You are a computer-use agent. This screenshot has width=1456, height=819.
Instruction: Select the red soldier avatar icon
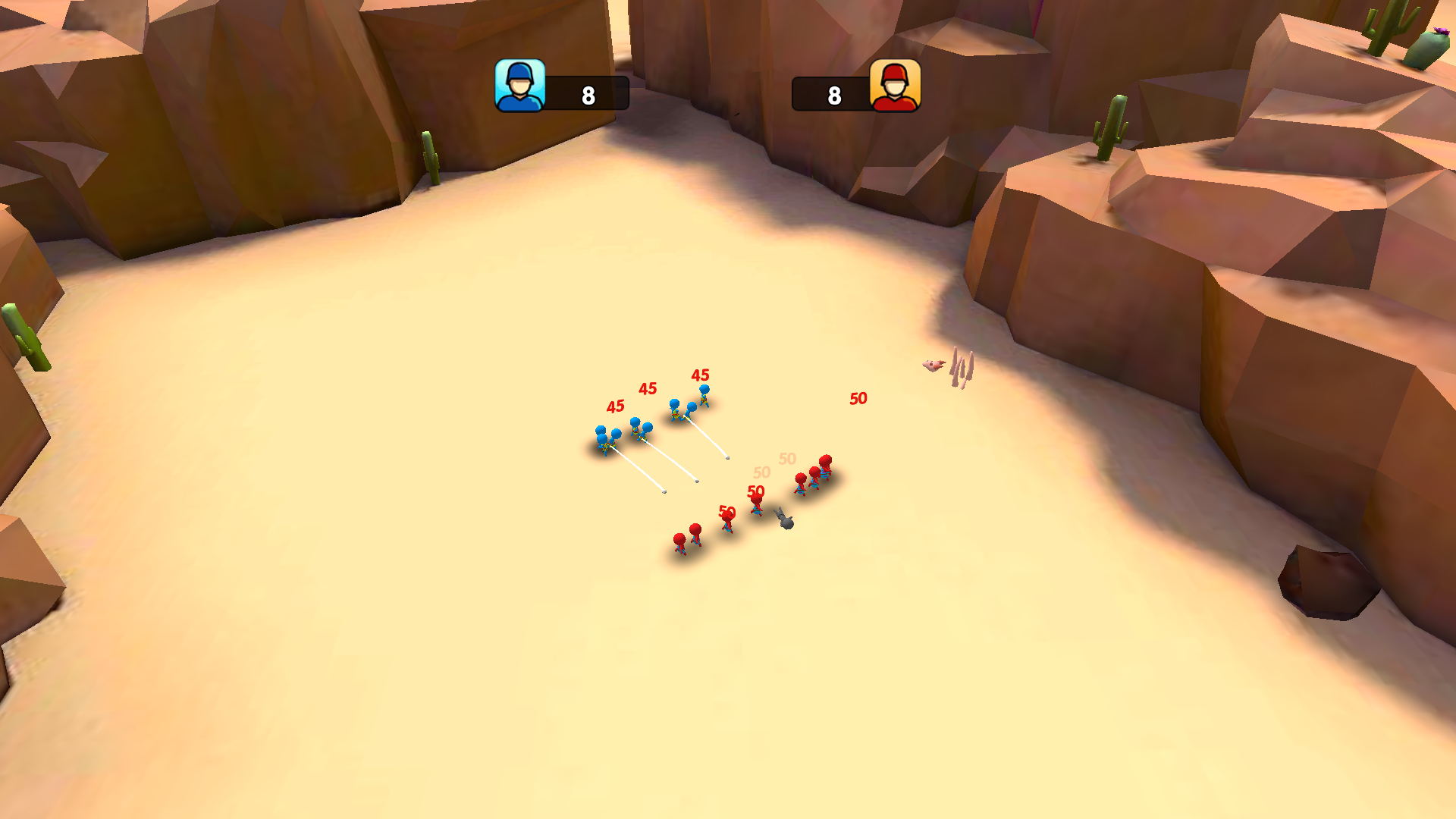click(x=894, y=87)
